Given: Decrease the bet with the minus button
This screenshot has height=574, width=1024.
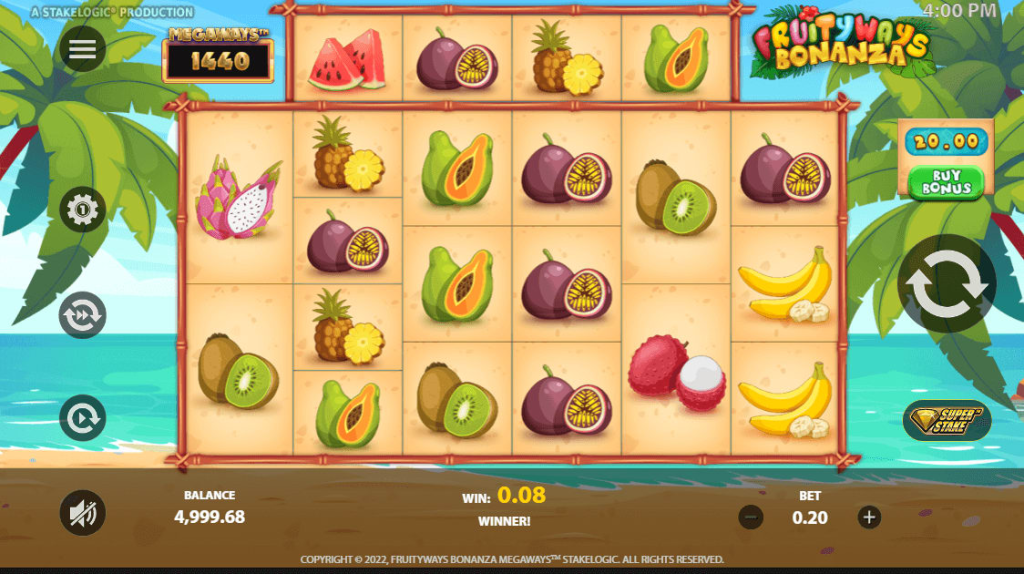Looking at the screenshot, I should (751, 517).
